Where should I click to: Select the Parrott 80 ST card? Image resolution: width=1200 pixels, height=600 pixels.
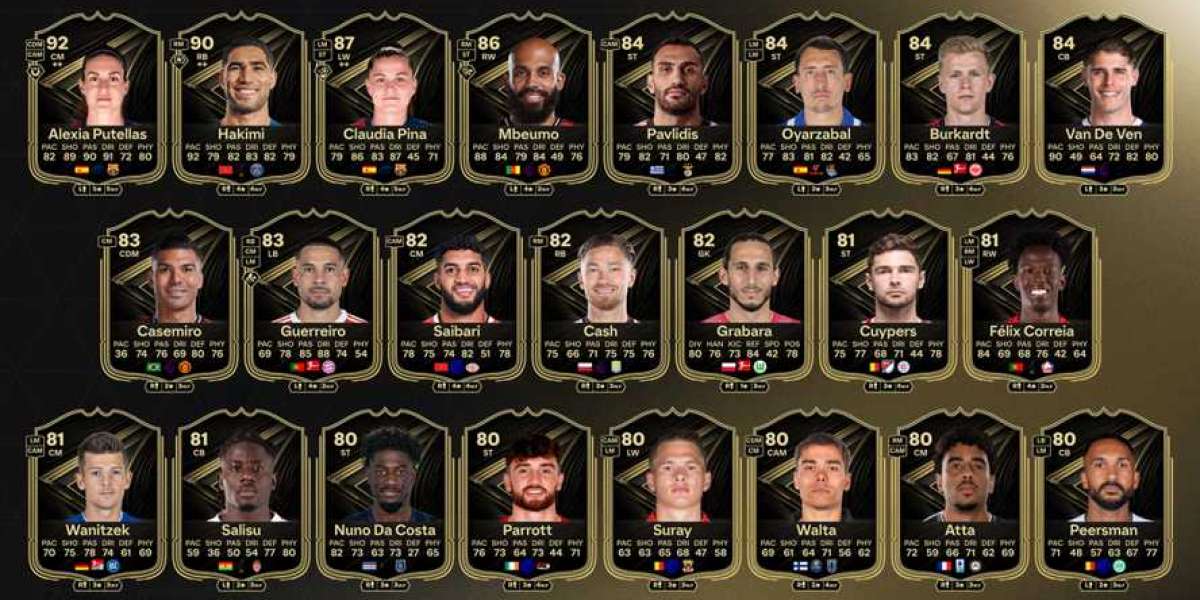tap(528, 495)
